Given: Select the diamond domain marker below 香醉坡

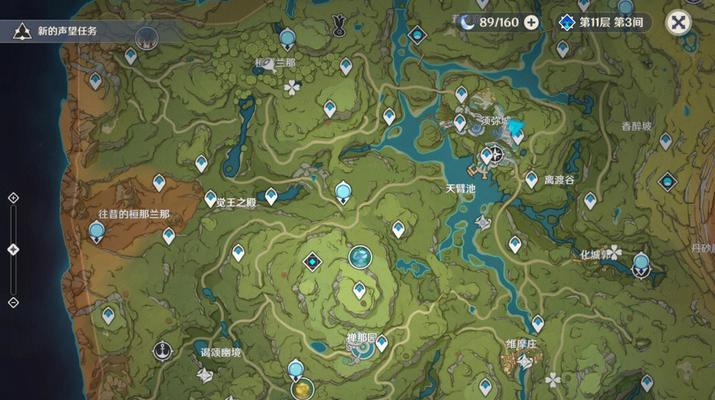Looking at the screenshot, I should pos(667,182).
